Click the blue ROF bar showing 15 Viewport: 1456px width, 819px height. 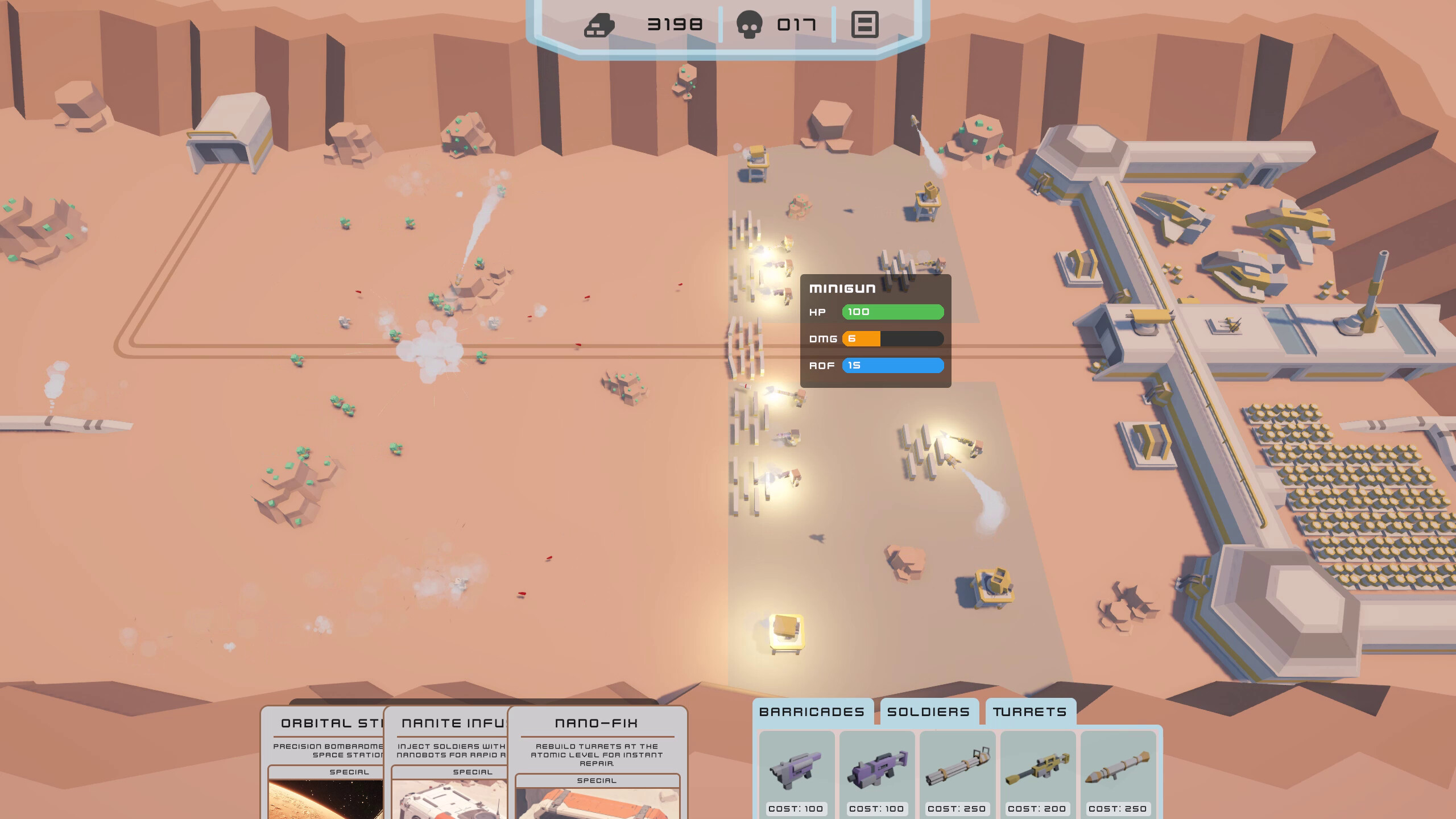pos(892,366)
